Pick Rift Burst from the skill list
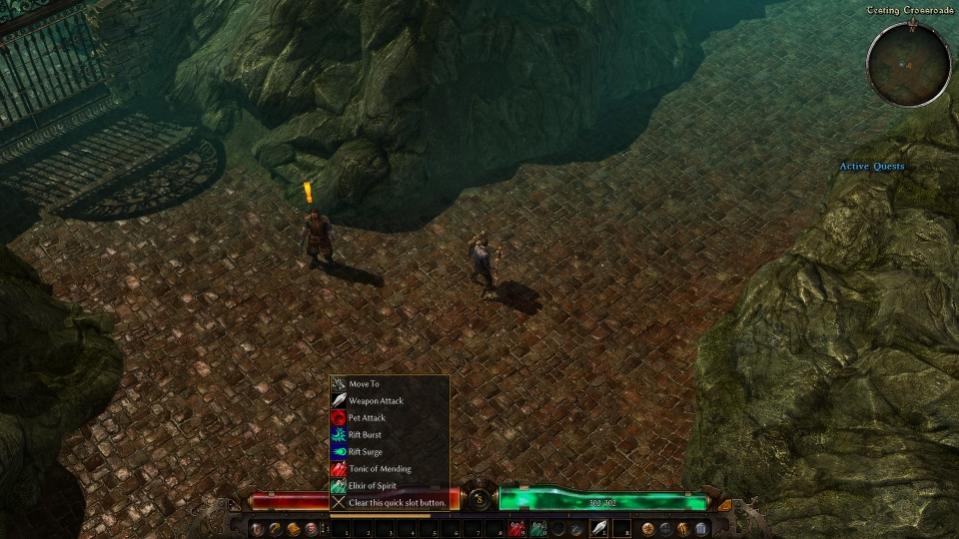Image resolution: width=959 pixels, height=539 pixels. coord(365,435)
